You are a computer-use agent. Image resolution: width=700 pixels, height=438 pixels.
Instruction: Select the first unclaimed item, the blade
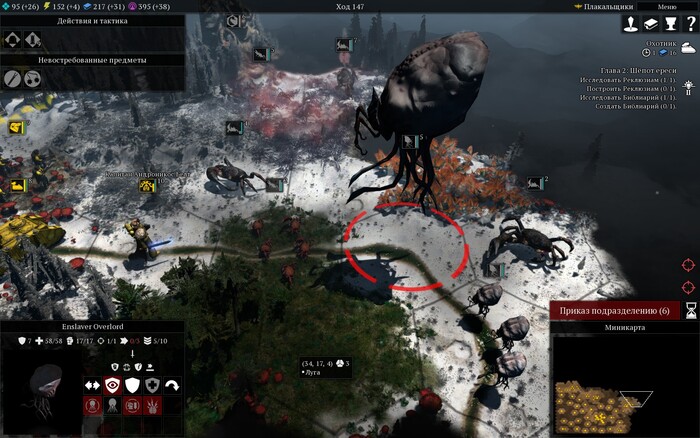coord(13,77)
